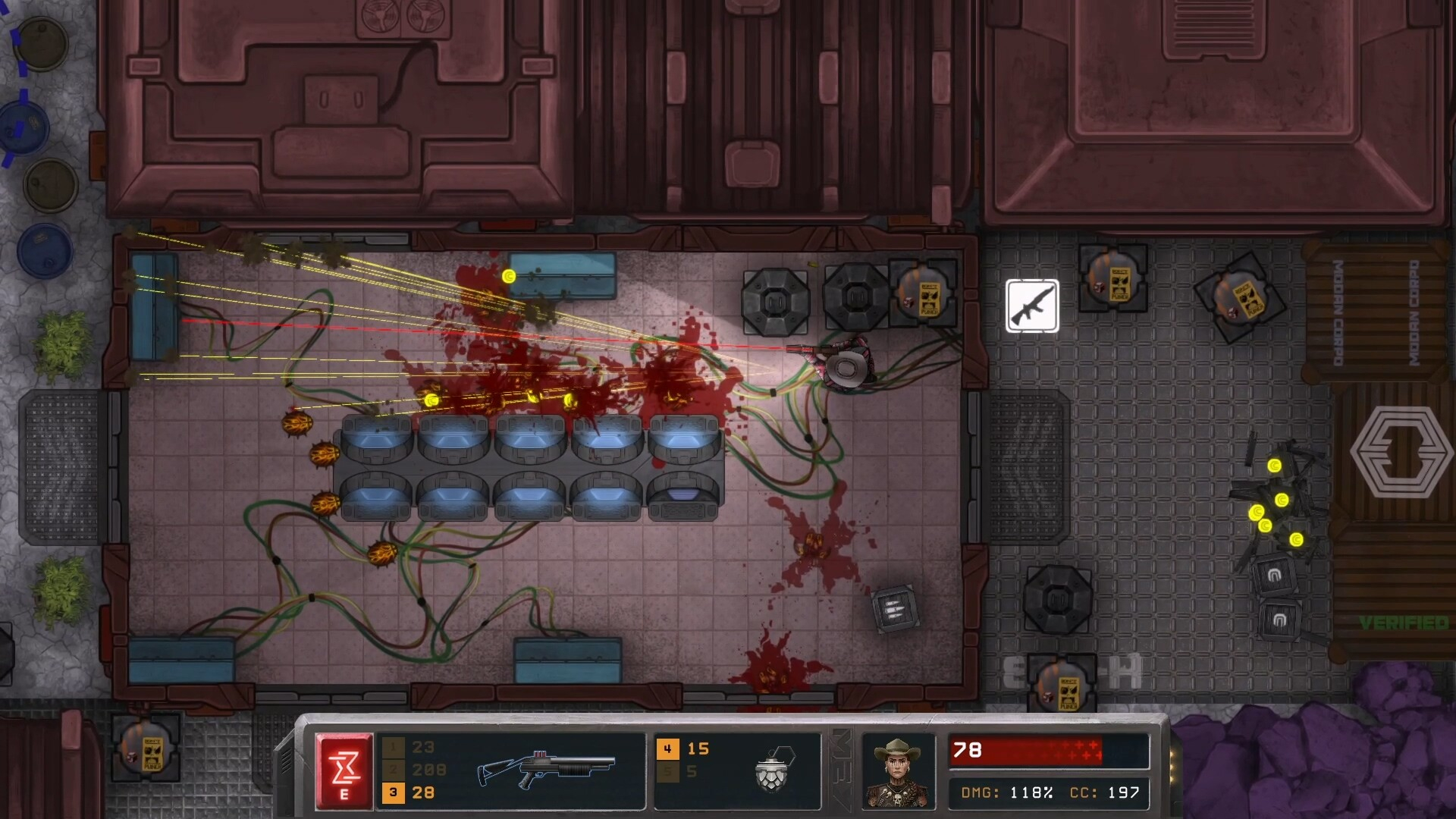The height and width of the screenshot is (819, 1456).
Task: Switch to weapon slot 2
Action: click(x=394, y=770)
